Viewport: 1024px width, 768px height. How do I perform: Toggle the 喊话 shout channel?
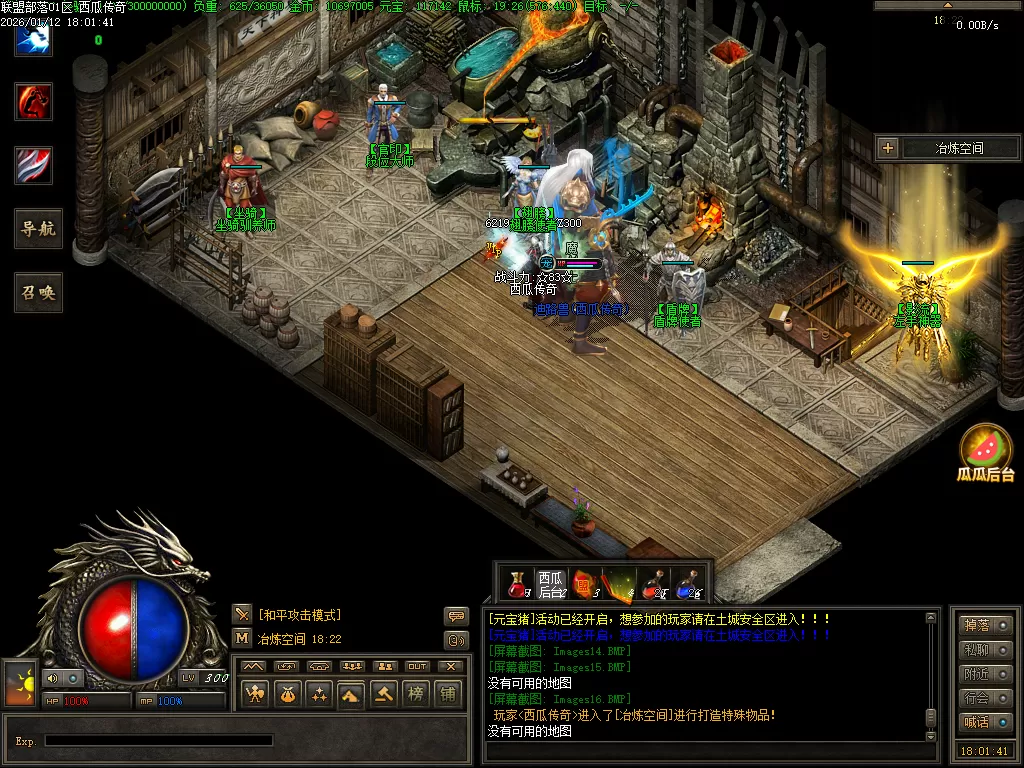tap(985, 722)
